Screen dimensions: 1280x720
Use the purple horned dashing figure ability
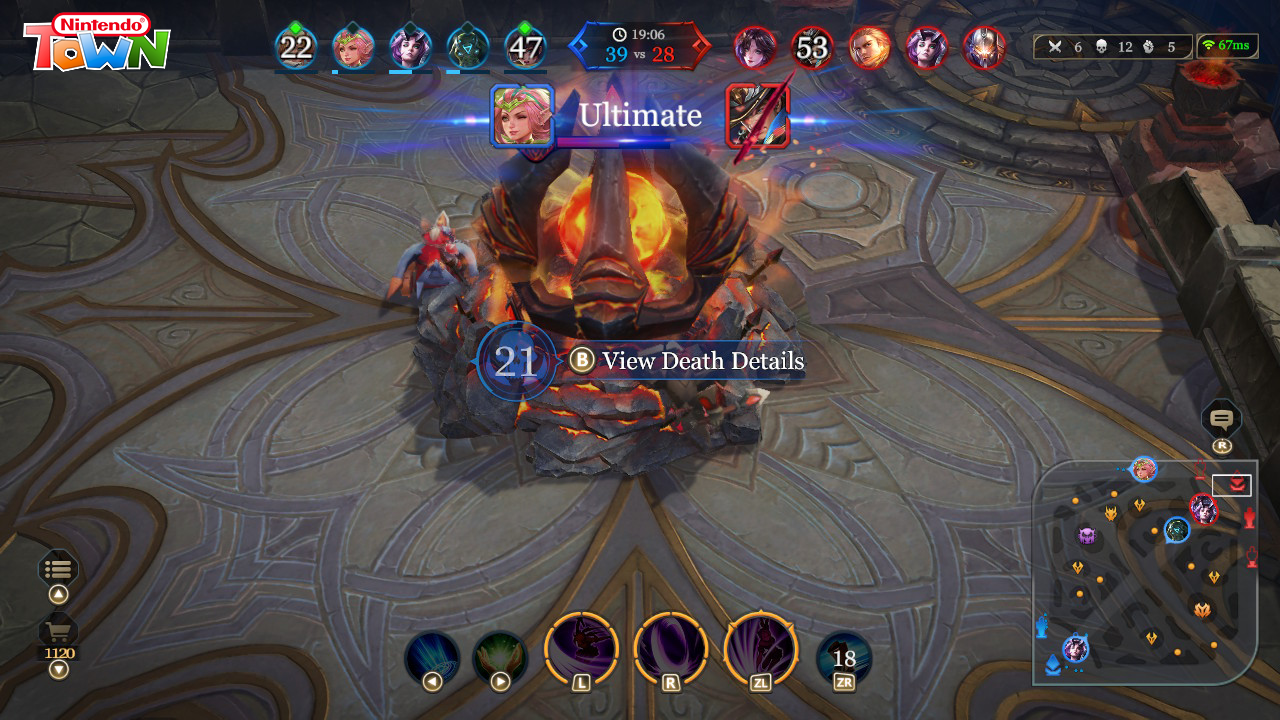(x=582, y=648)
